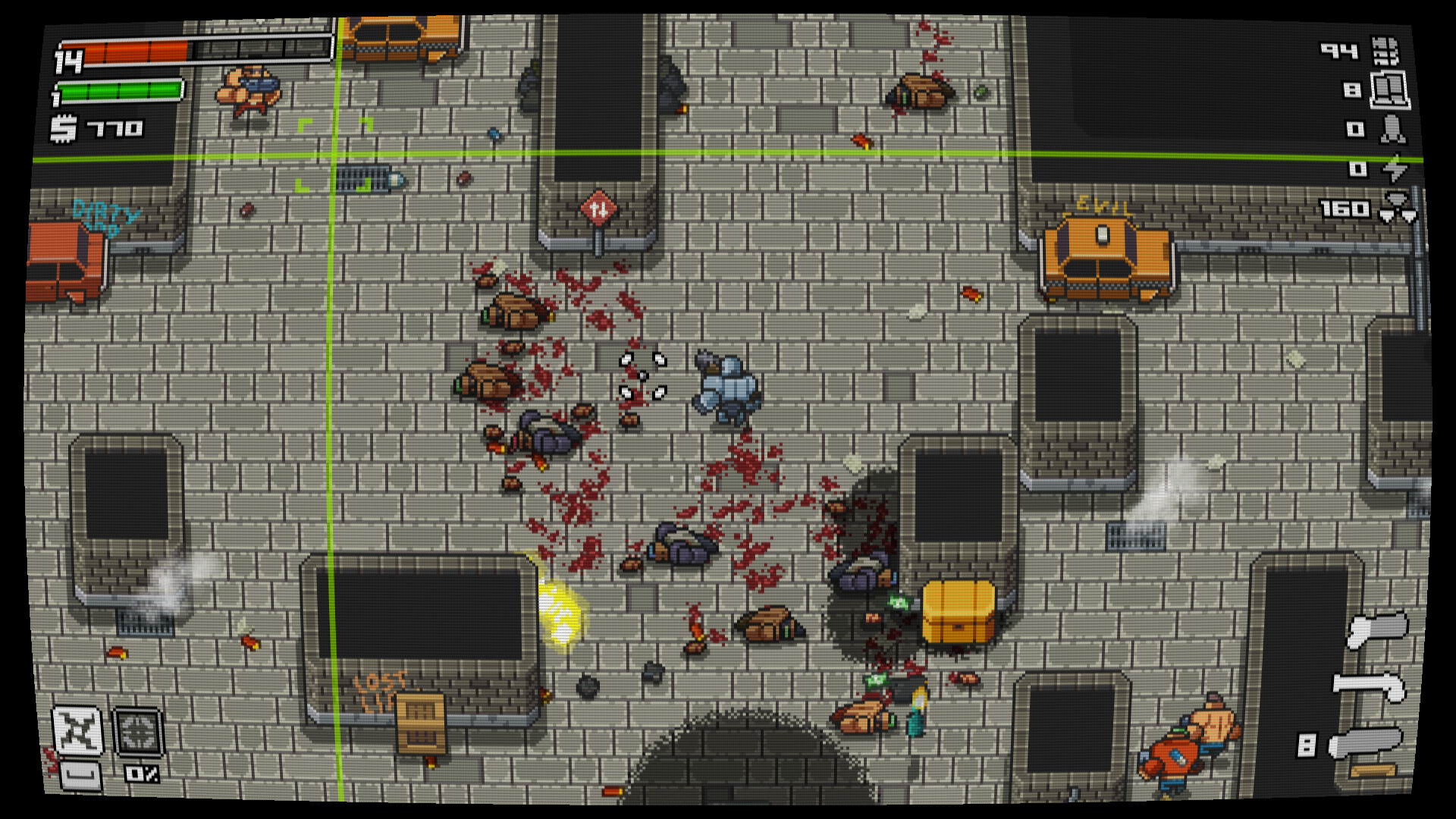Expand the money counter showing $770
The height and width of the screenshot is (819, 1456).
[x=99, y=129]
